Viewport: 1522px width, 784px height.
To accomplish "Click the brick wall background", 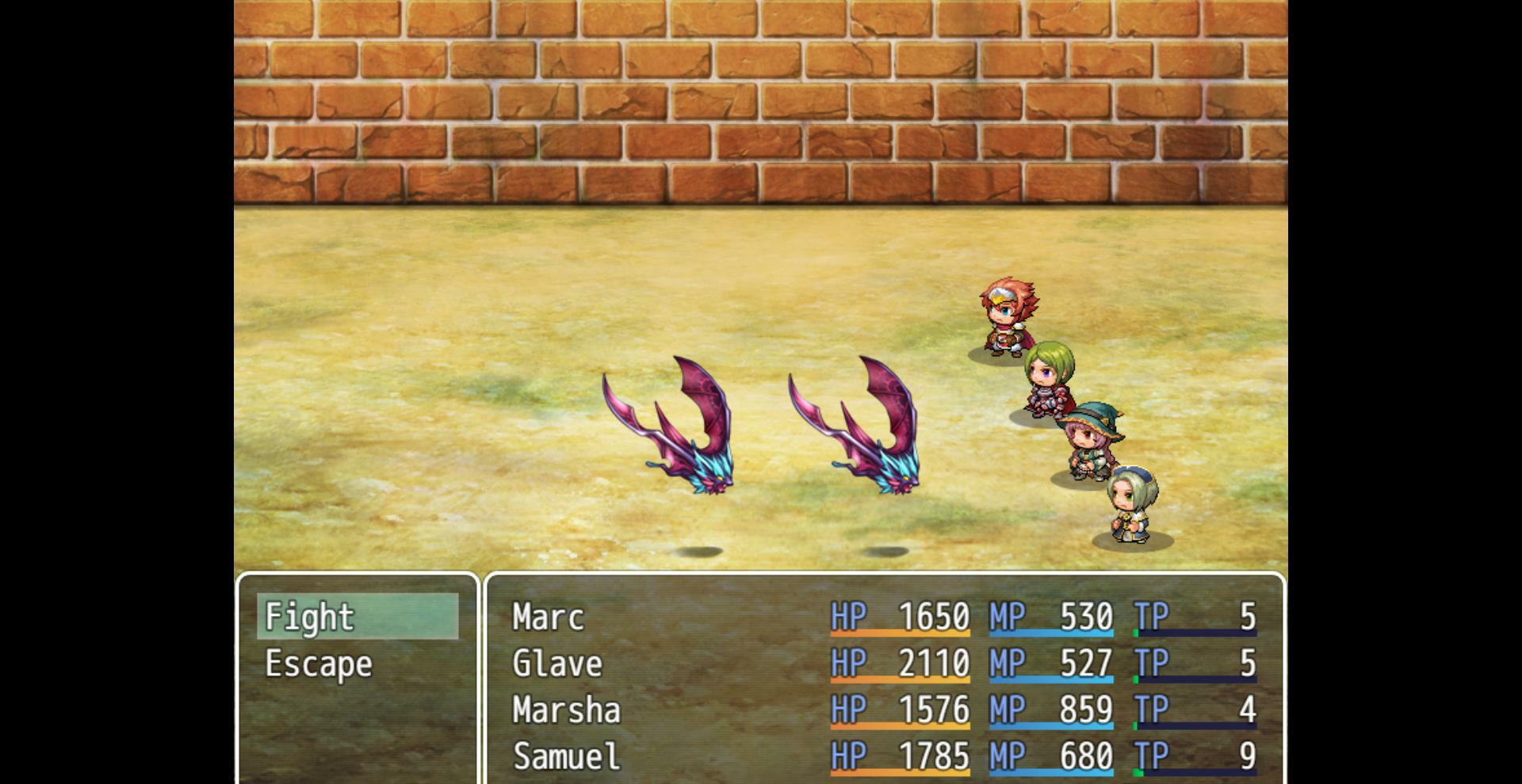I will [x=761, y=103].
